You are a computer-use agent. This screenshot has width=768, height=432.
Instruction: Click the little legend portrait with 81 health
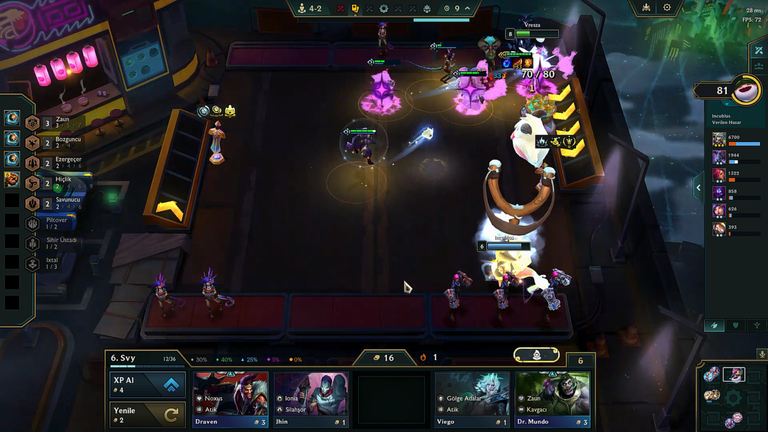point(744,91)
